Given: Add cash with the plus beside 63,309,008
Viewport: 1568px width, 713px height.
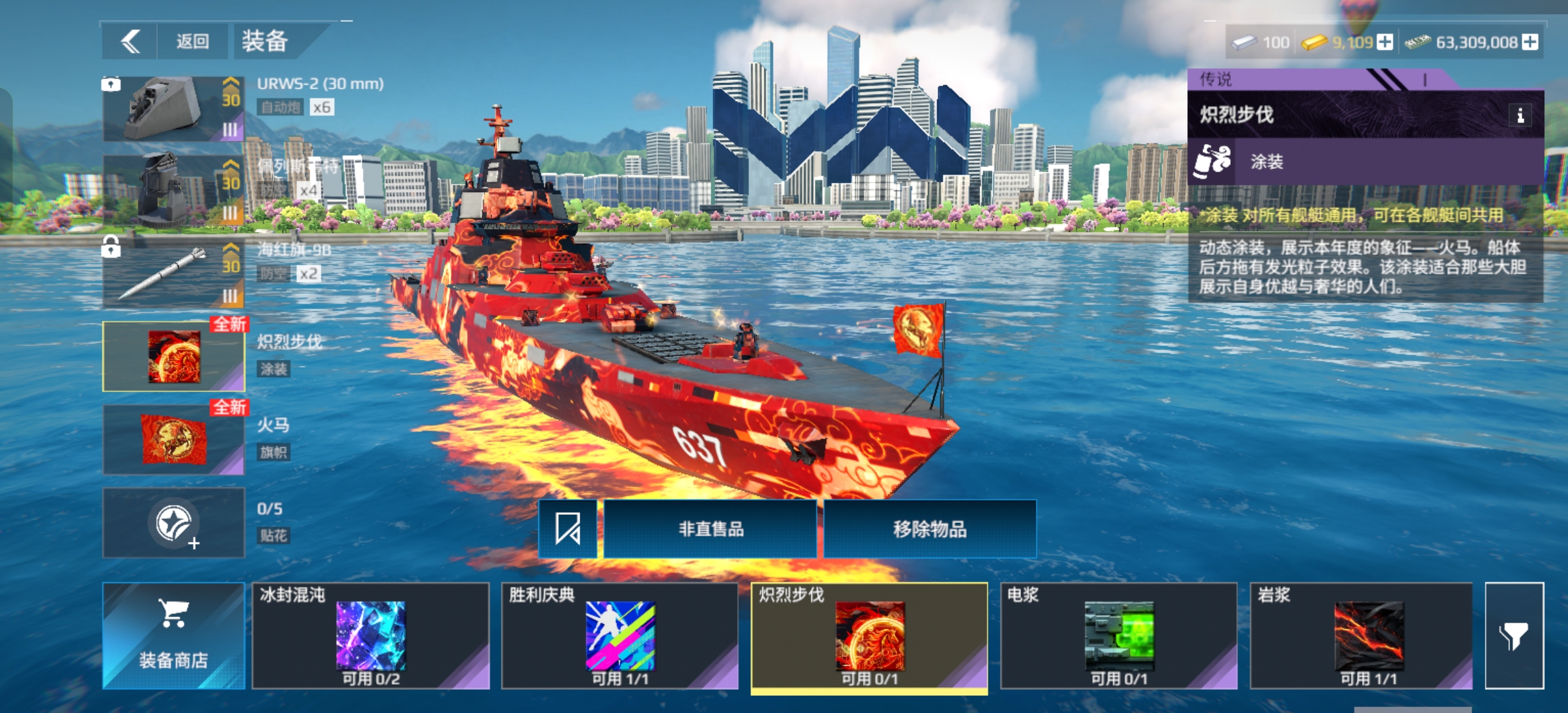Looking at the screenshot, I should pyautogui.click(x=1530, y=42).
